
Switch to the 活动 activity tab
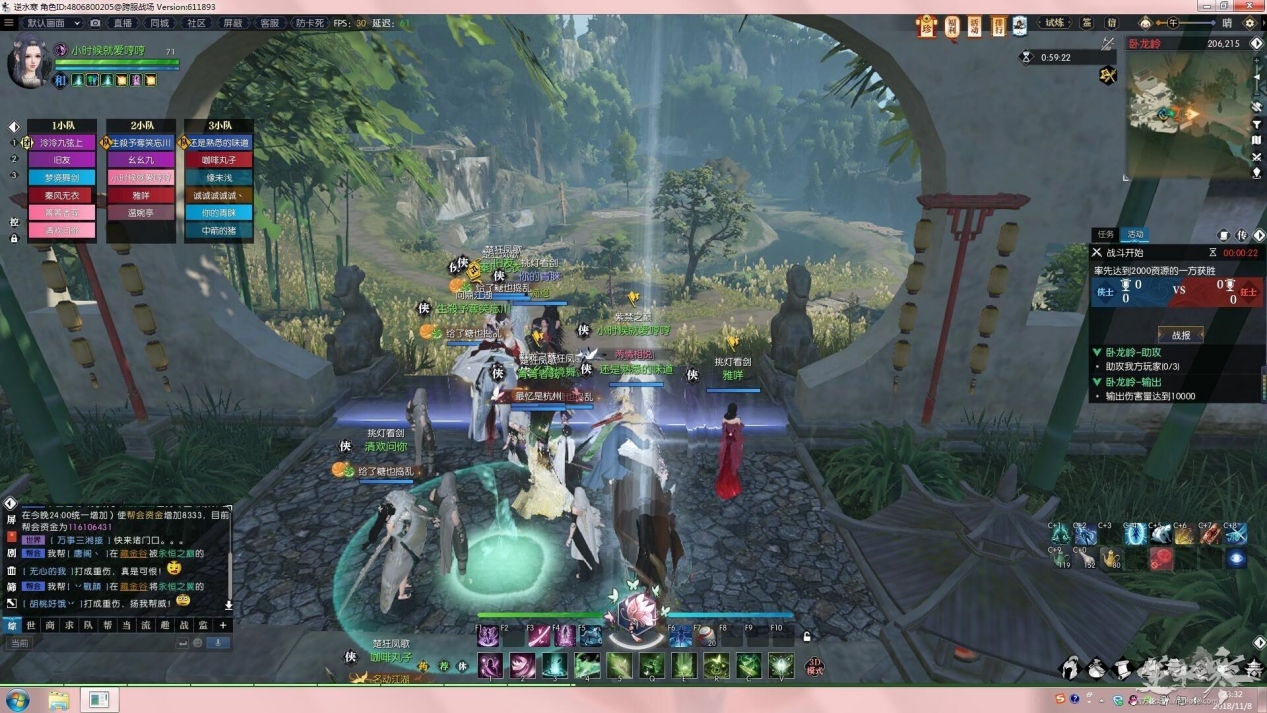[1135, 234]
